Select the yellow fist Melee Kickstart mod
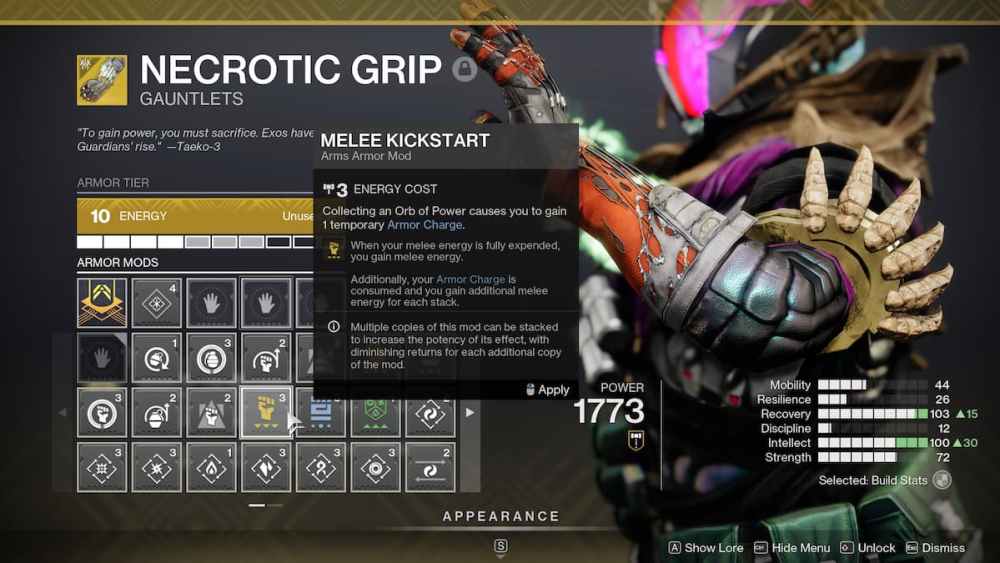Viewport: 1000px width, 563px height. pyautogui.click(x=266, y=412)
